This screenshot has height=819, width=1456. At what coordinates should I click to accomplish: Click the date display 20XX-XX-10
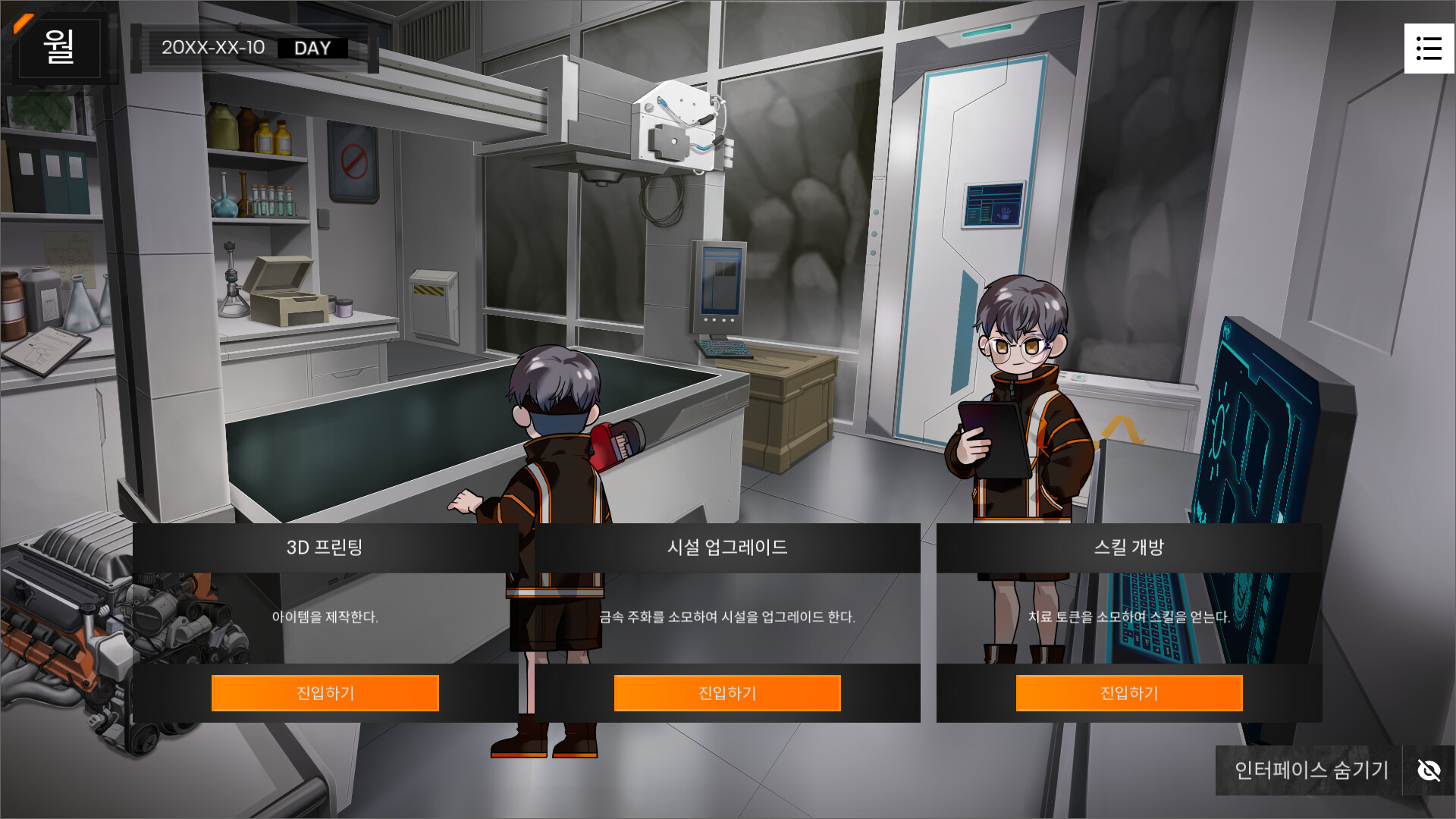click(213, 47)
